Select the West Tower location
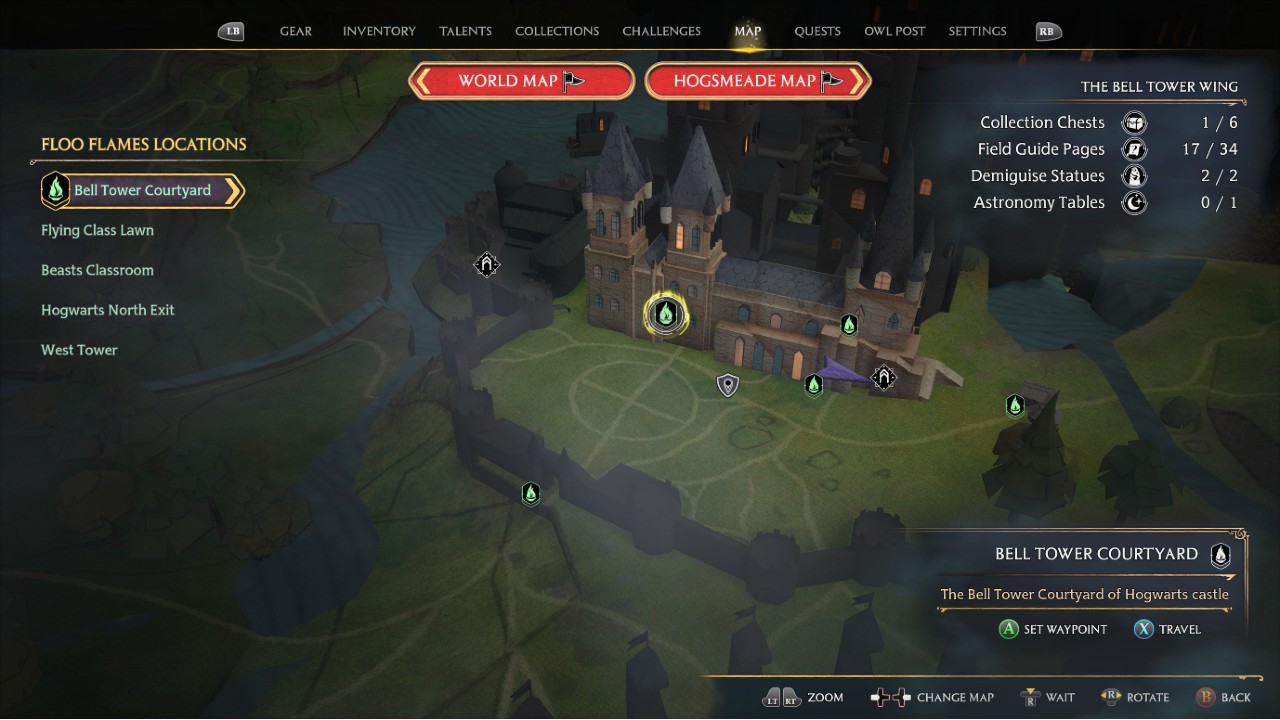The height and width of the screenshot is (720, 1280). [x=79, y=349]
